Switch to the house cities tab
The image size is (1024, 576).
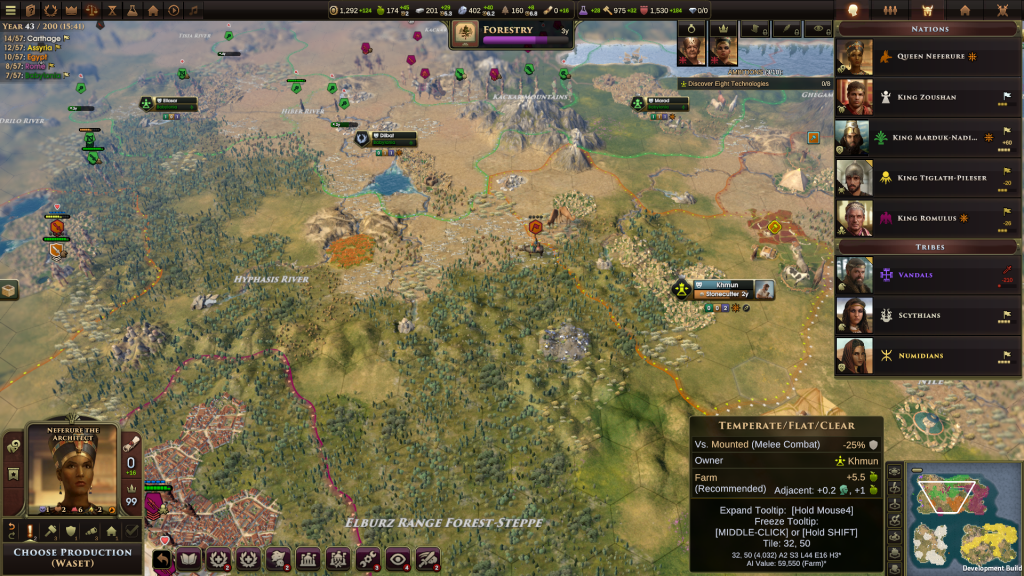964,10
